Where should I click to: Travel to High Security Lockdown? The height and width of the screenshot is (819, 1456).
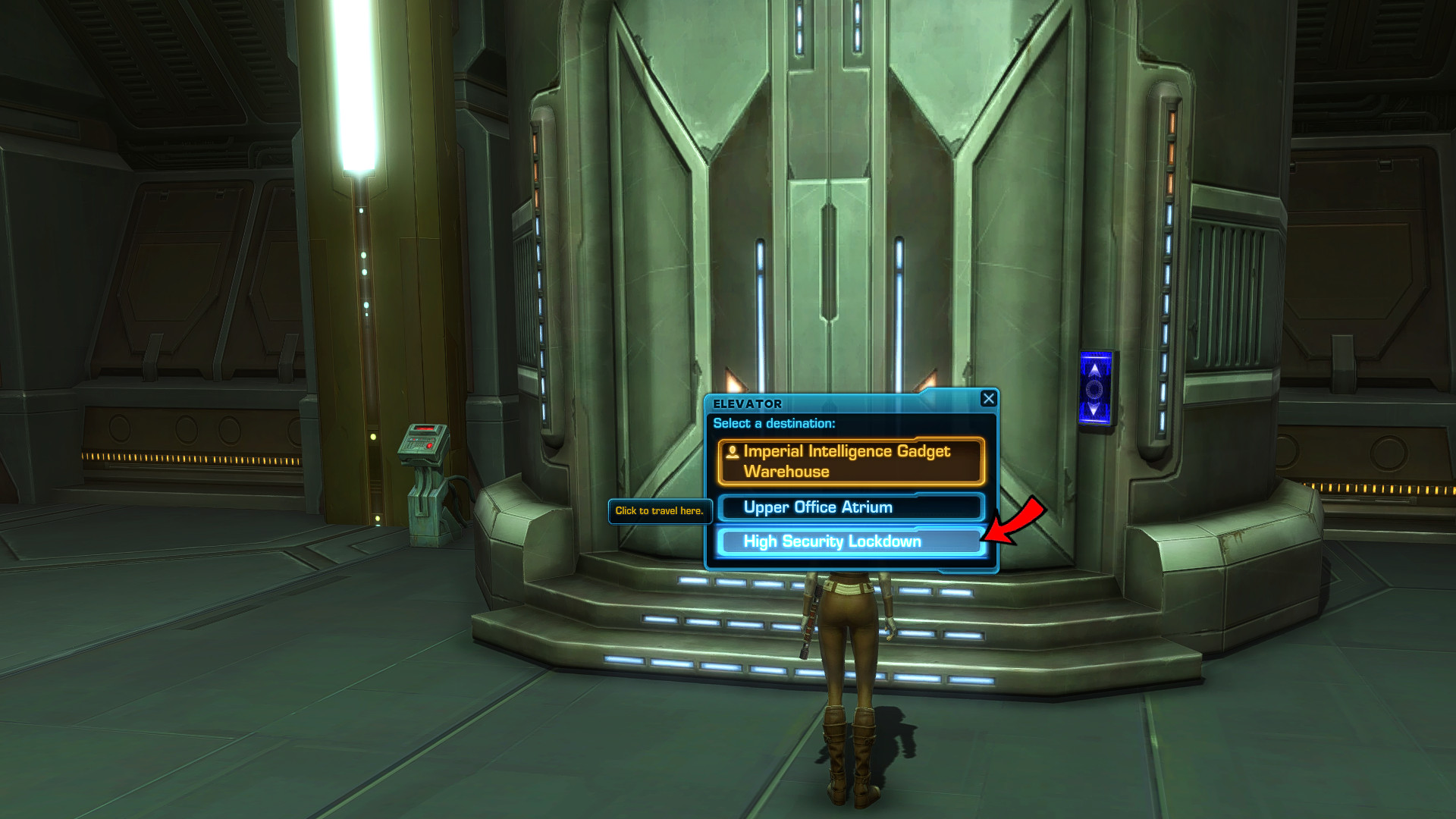tap(849, 541)
